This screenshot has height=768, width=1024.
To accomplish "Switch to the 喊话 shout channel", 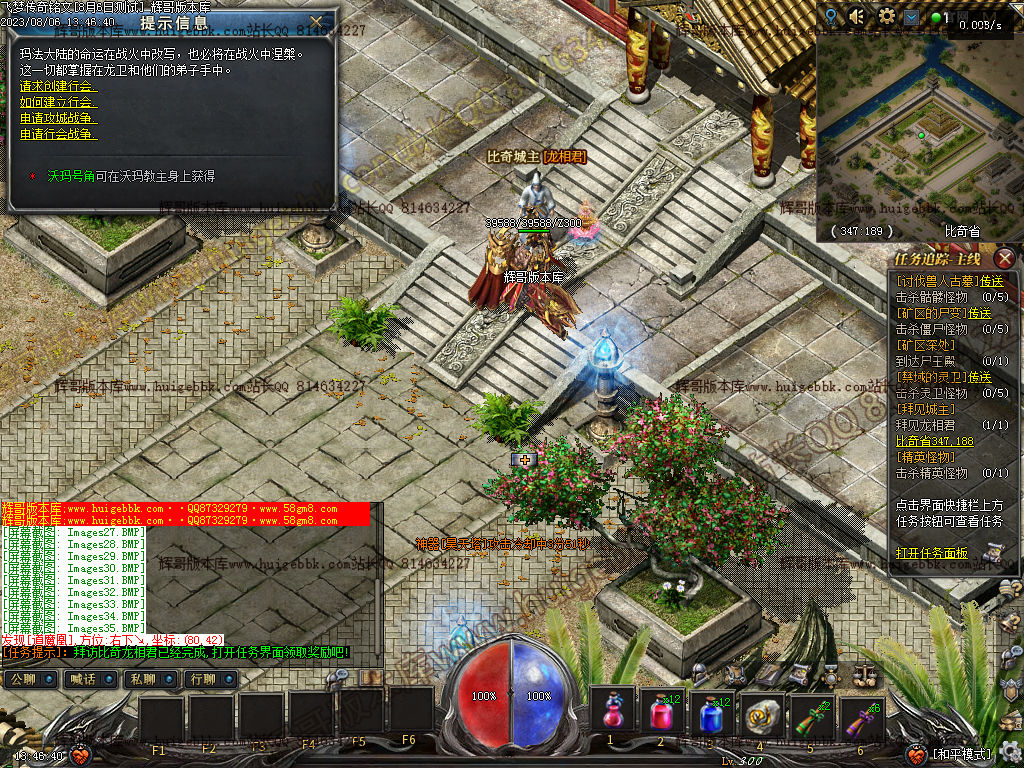I will [83, 680].
